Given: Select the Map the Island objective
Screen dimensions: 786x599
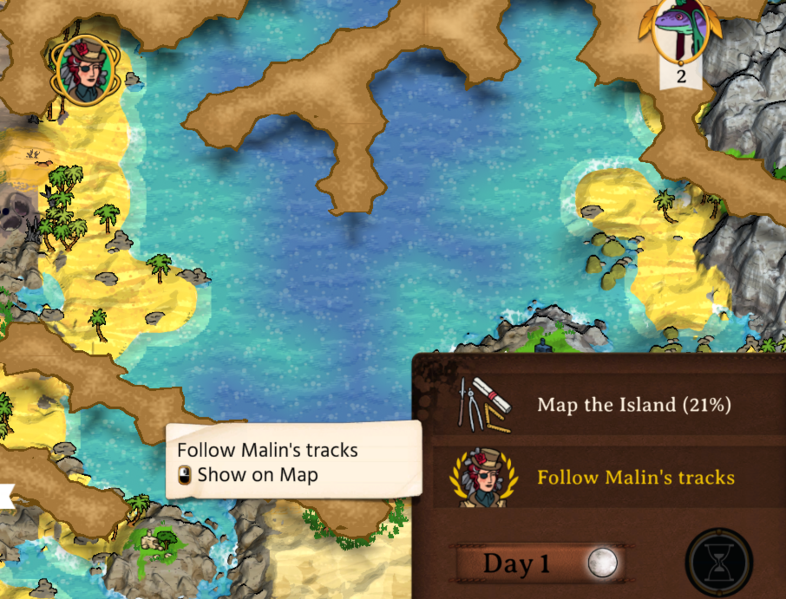Looking at the screenshot, I should pos(633,405).
